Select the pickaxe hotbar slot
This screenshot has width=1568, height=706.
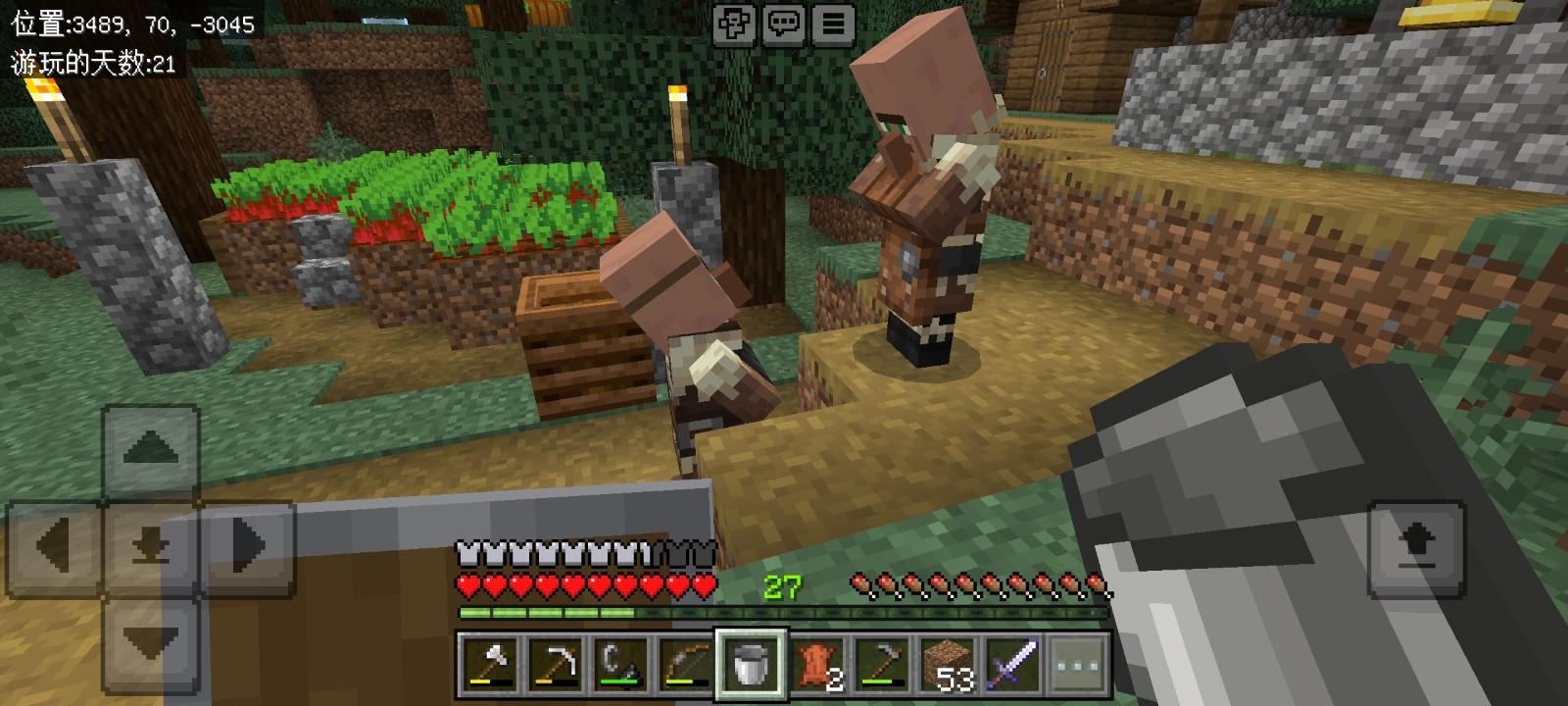pyautogui.click(x=555, y=663)
